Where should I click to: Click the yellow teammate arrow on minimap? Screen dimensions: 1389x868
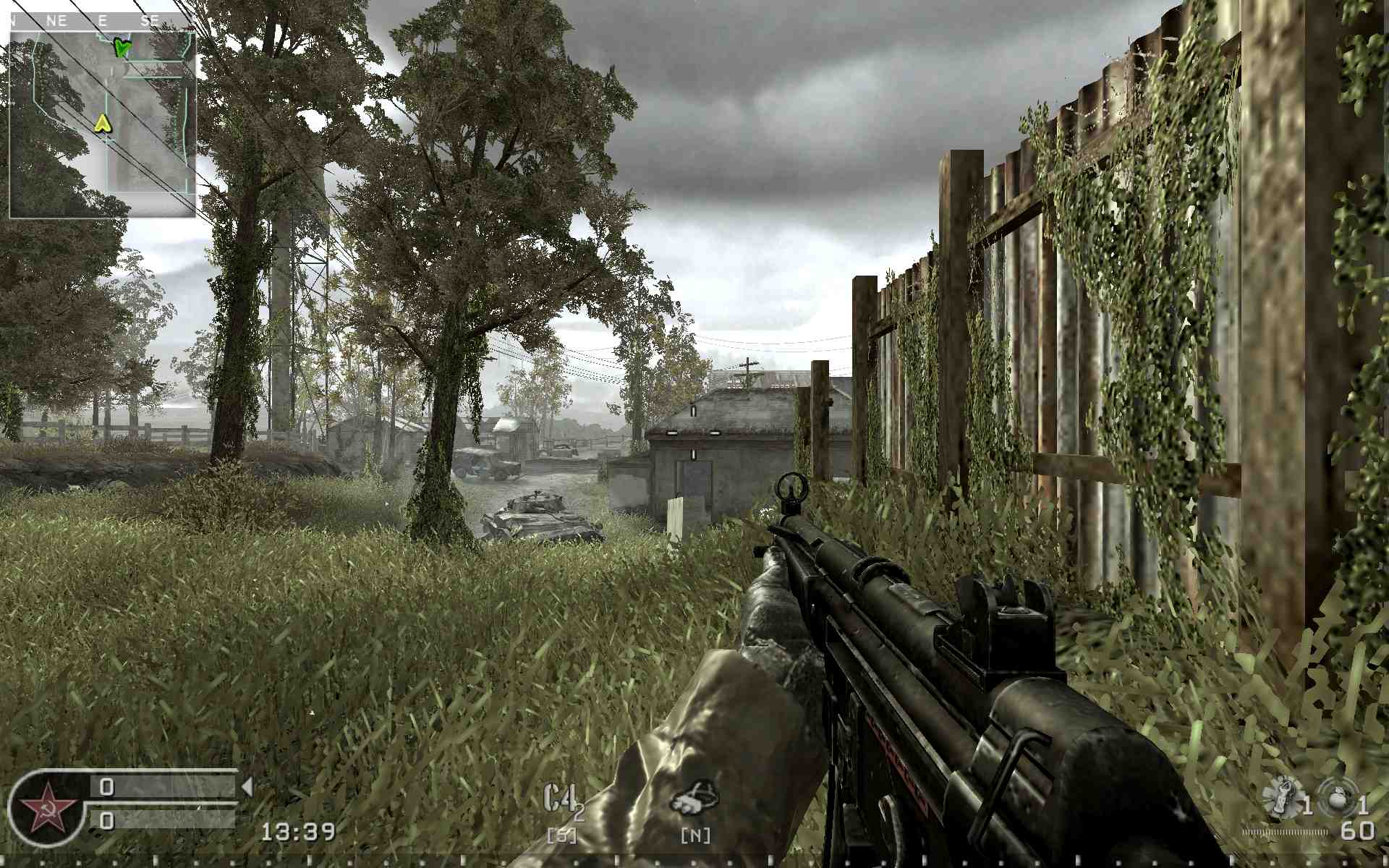[x=102, y=124]
